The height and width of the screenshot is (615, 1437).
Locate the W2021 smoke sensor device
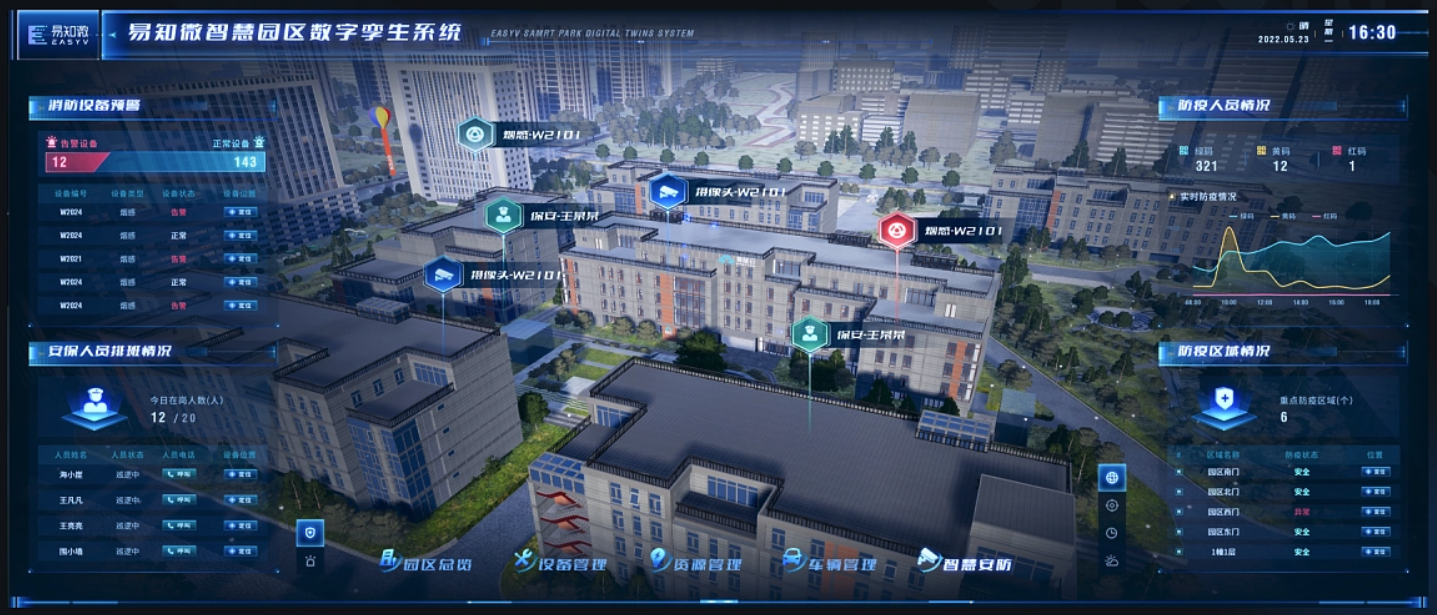(240, 258)
